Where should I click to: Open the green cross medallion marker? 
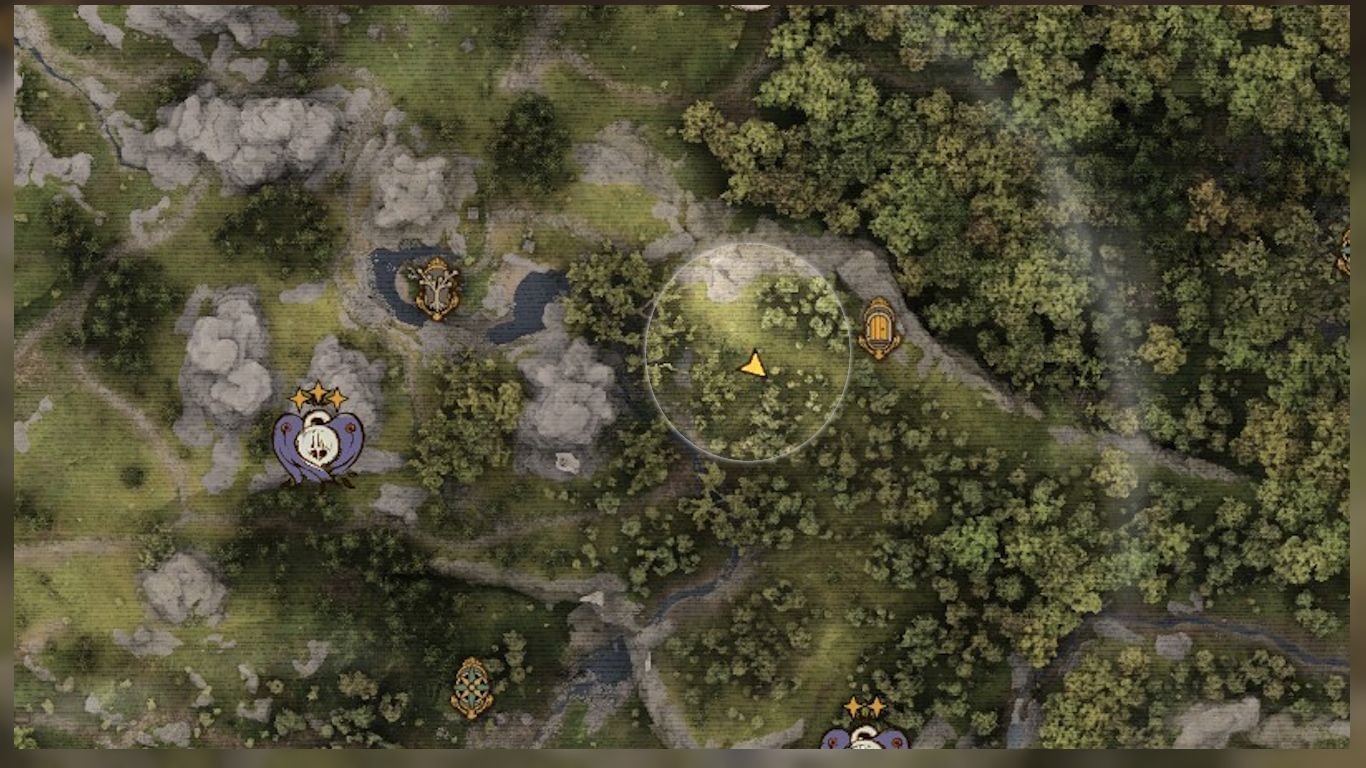click(471, 687)
